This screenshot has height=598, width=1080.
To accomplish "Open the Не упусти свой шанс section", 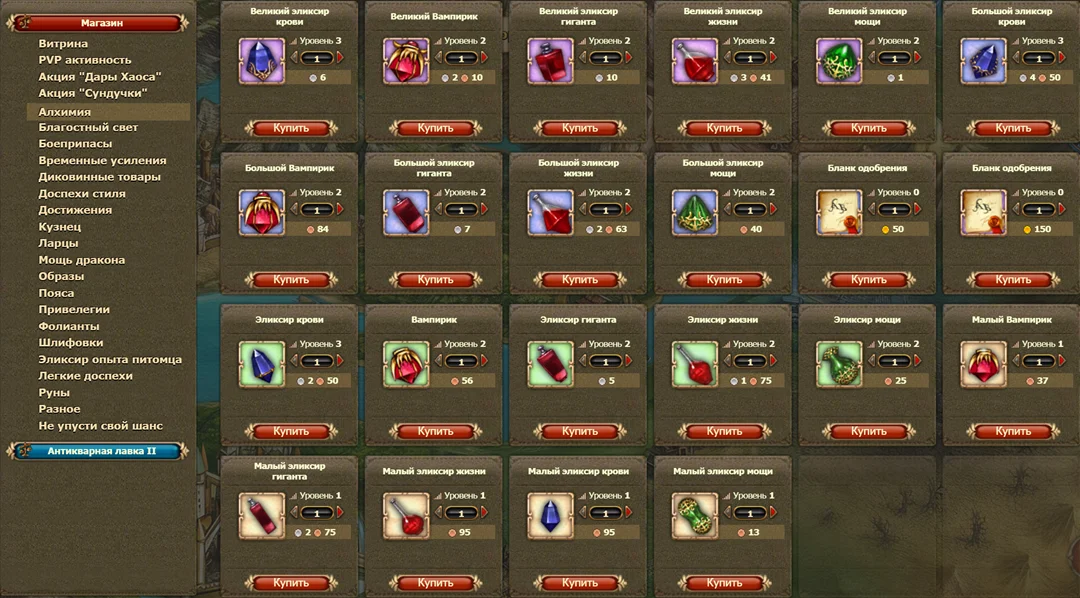I will coord(100,426).
